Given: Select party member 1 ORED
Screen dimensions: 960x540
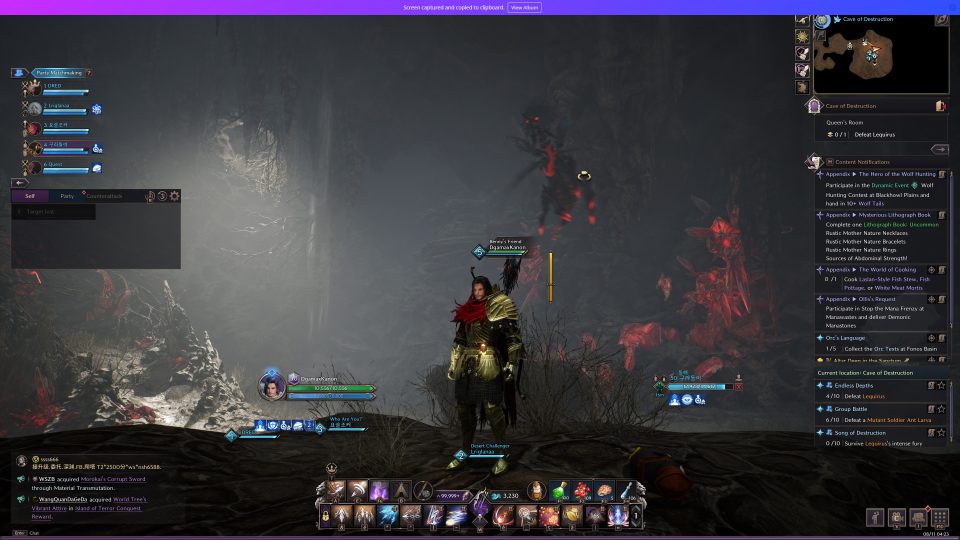Looking at the screenshot, I should coord(58,87).
